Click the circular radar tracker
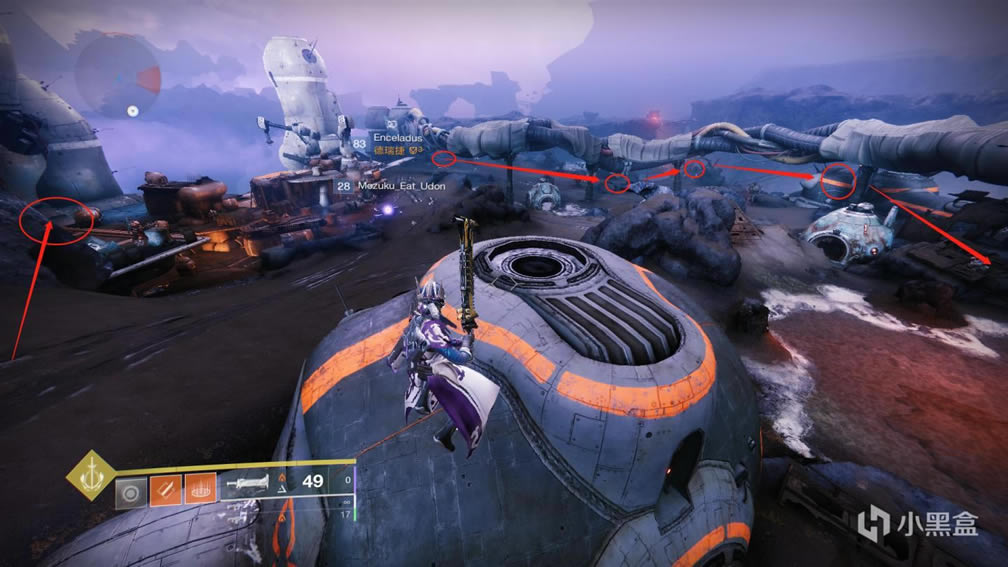This screenshot has height=567, width=1008. [118, 75]
